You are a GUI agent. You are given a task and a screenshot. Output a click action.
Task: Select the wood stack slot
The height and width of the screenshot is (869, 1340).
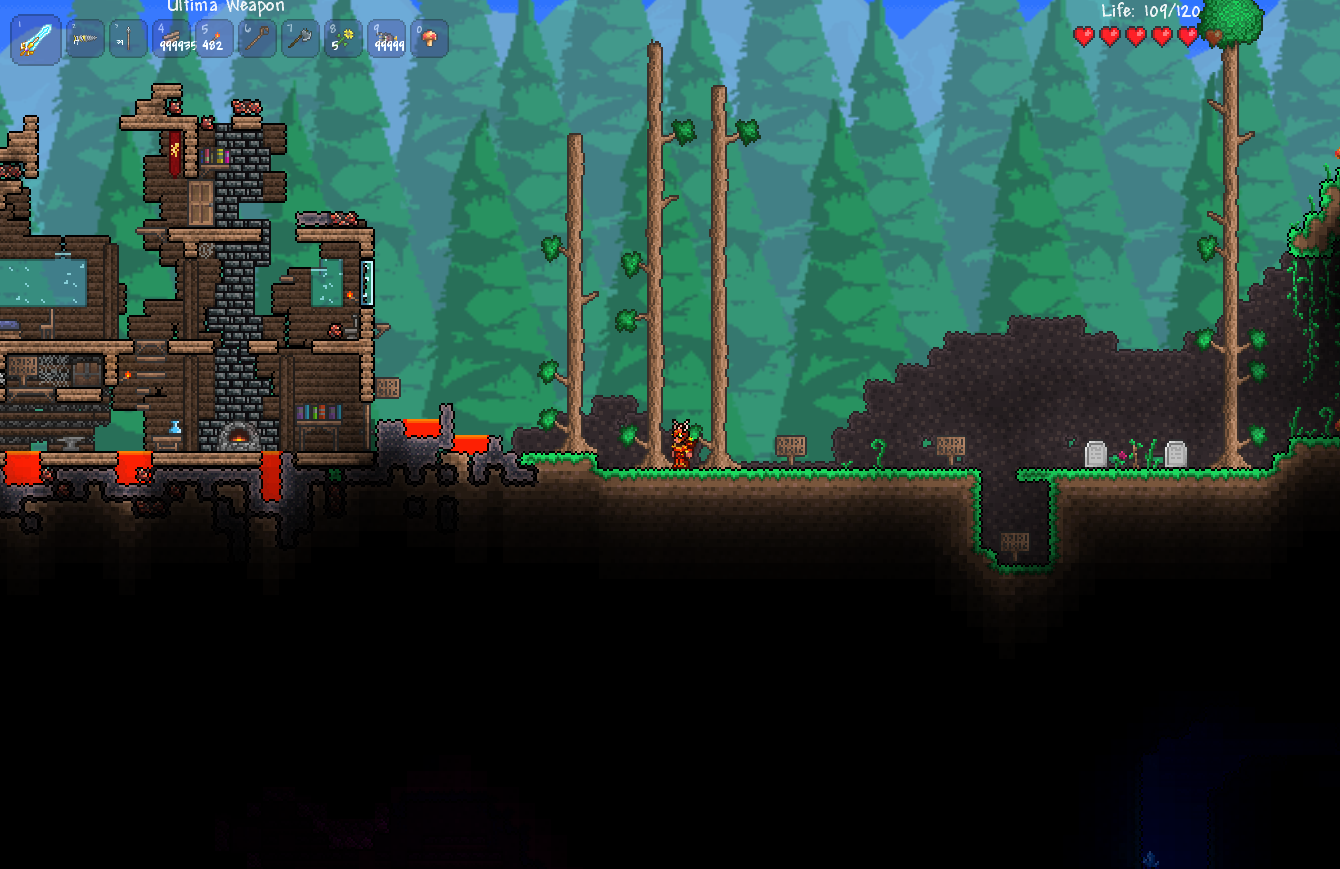pyautogui.click(x=171, y=39)
